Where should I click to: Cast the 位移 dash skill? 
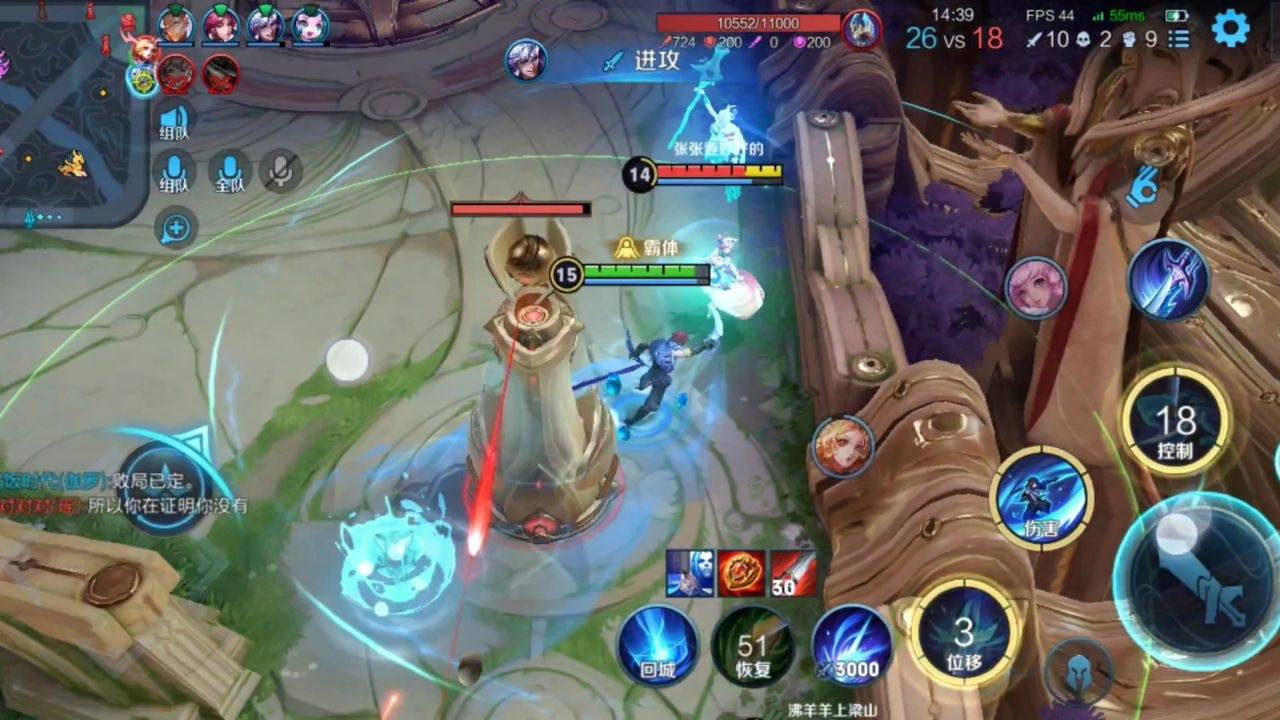pyautogui.click(x=964, y=634)
